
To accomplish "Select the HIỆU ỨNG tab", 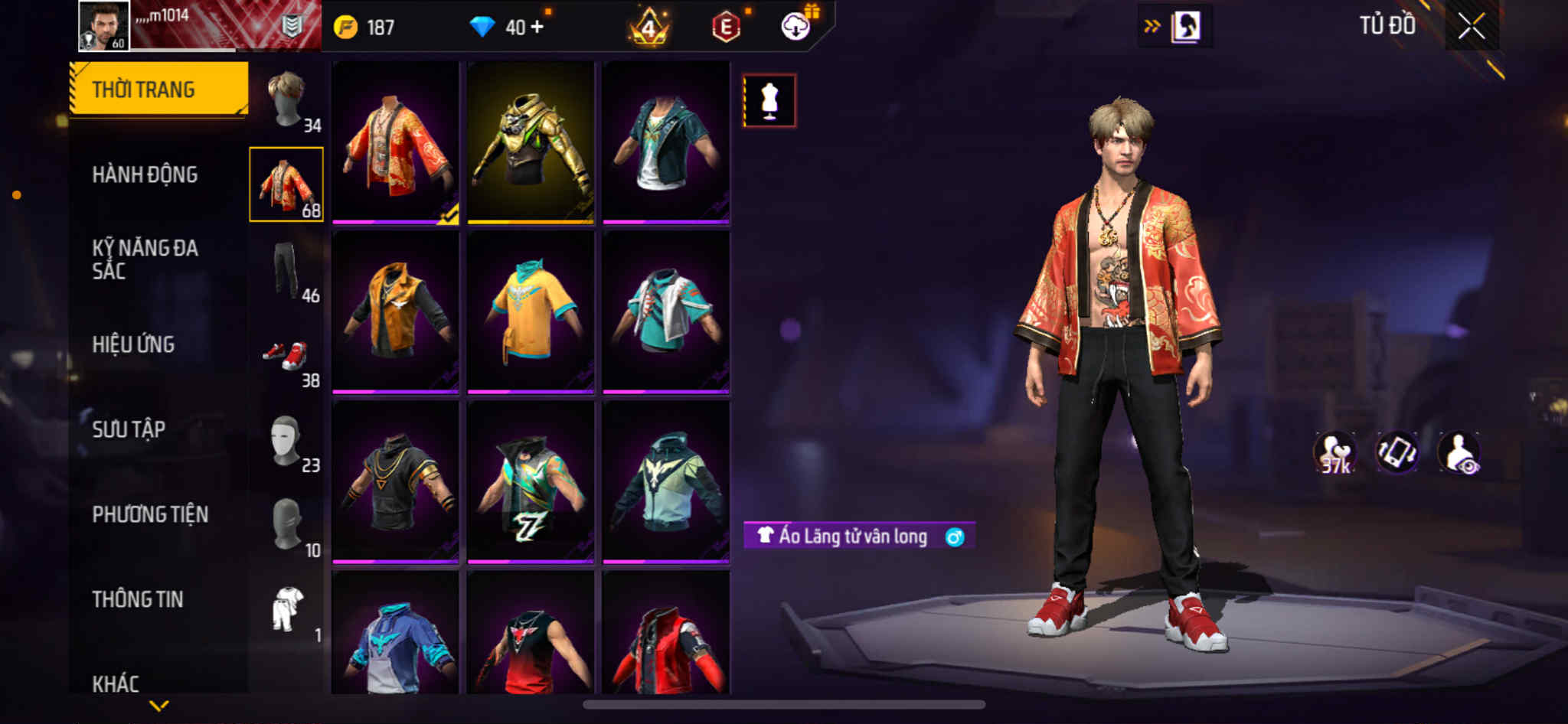I will coord(133,345).
